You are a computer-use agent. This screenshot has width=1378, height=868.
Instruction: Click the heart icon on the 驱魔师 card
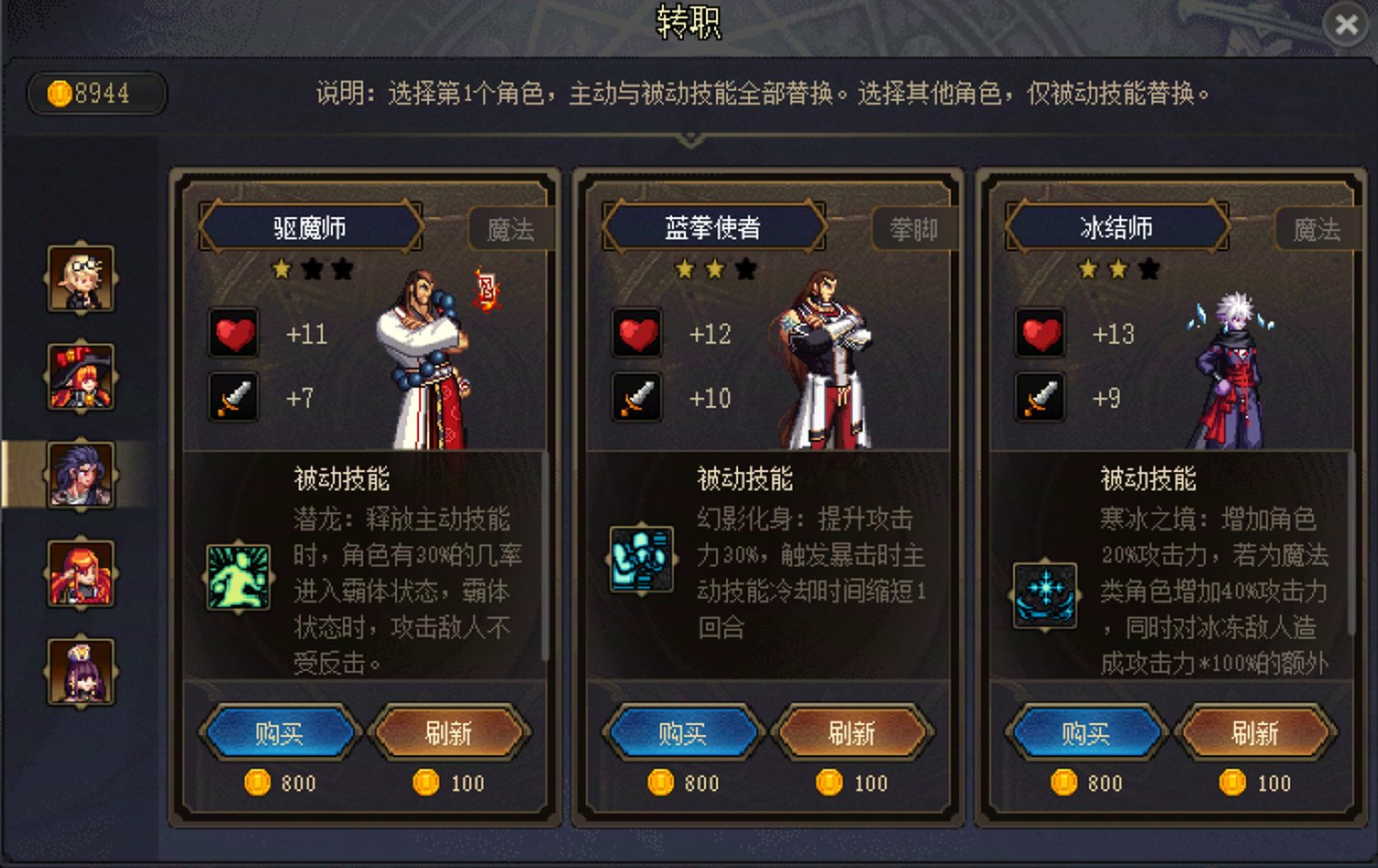pyautogui.click(x=235, y=335)
